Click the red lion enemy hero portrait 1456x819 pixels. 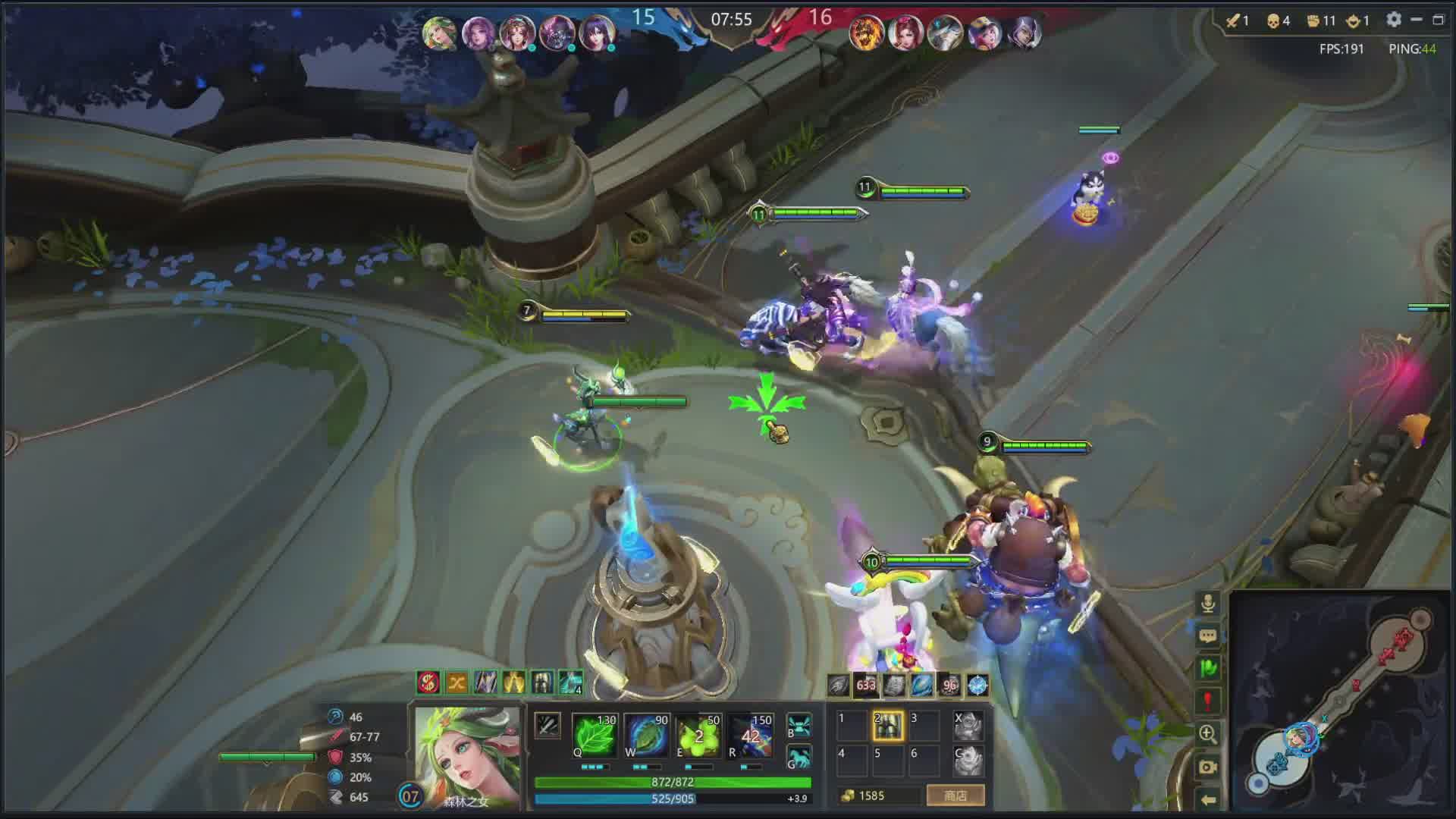pos(866,34)
